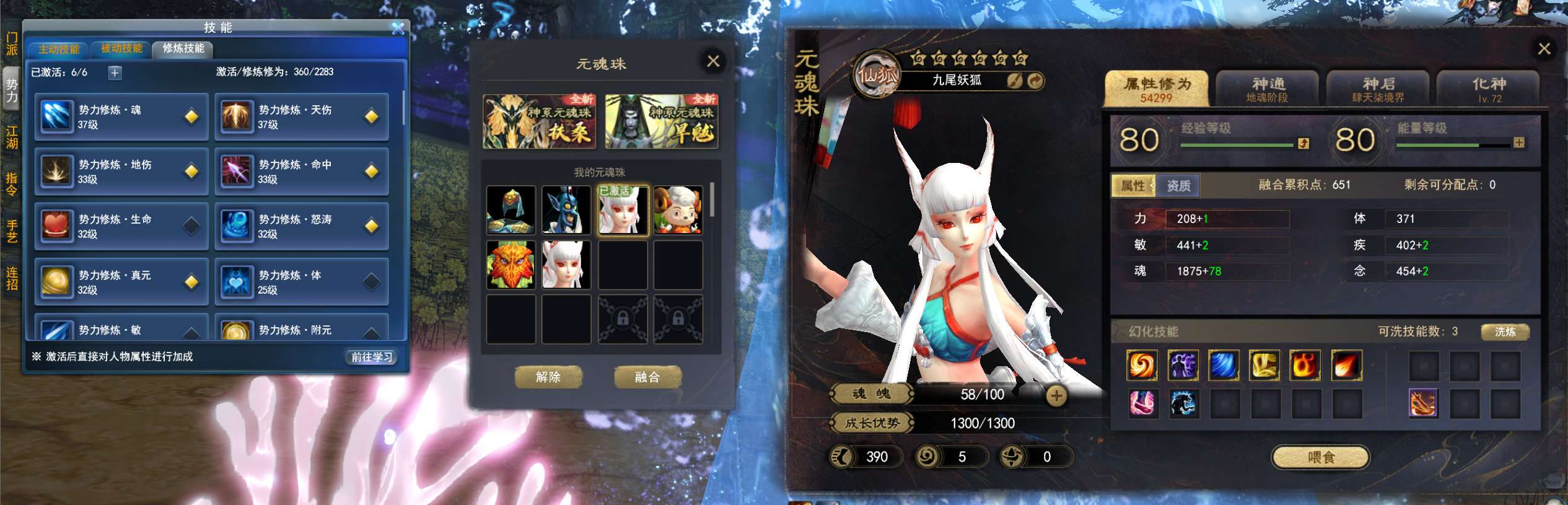Click the 融合 button
Image resolution: width=1568 pixels, height=505 pixels.
click(x=647, y=377)
